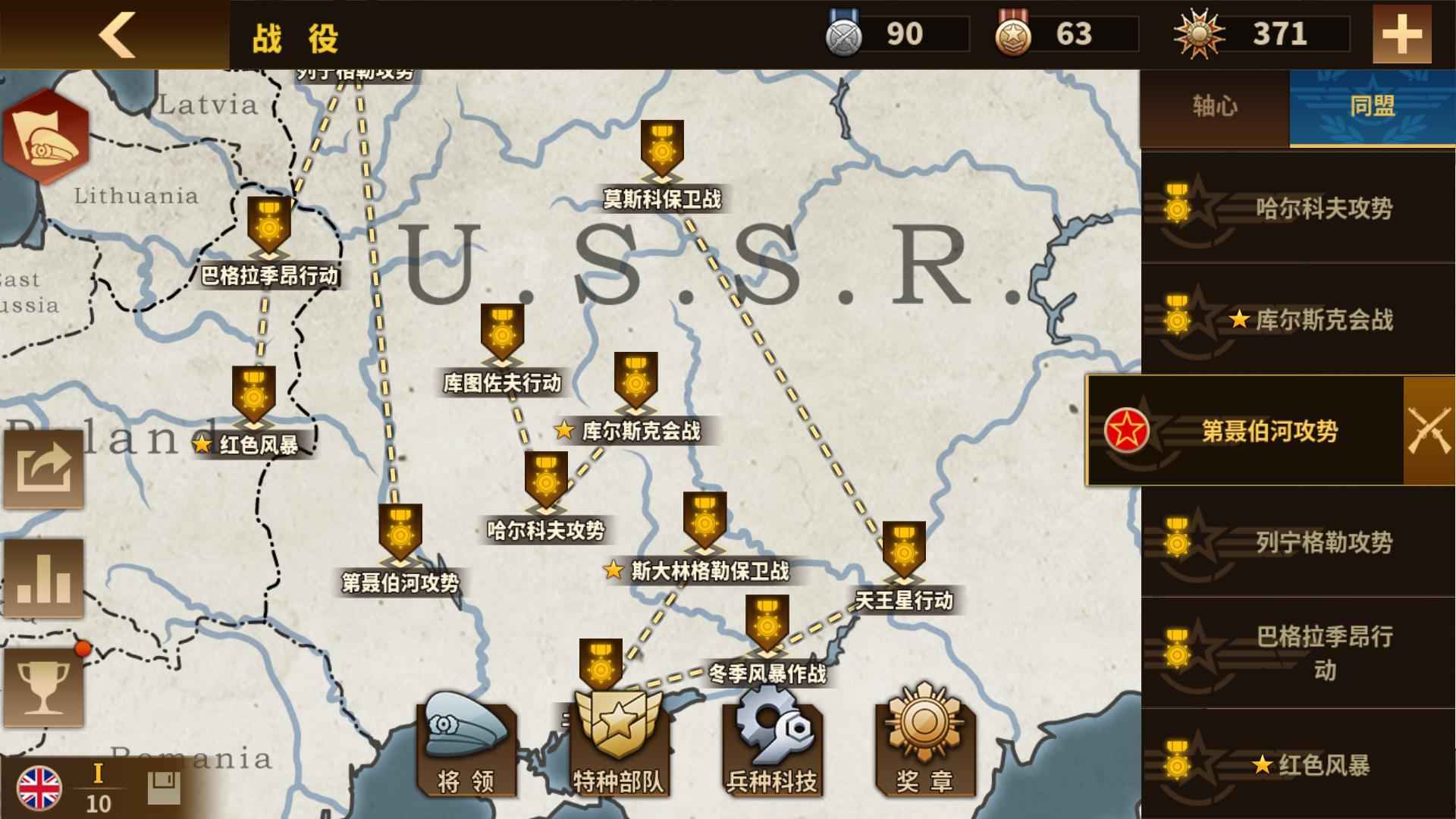Screen dimensions: 1456x819
Task: Switch to the 同盟 (Allies) tab
Action: tap(1374, 106)
